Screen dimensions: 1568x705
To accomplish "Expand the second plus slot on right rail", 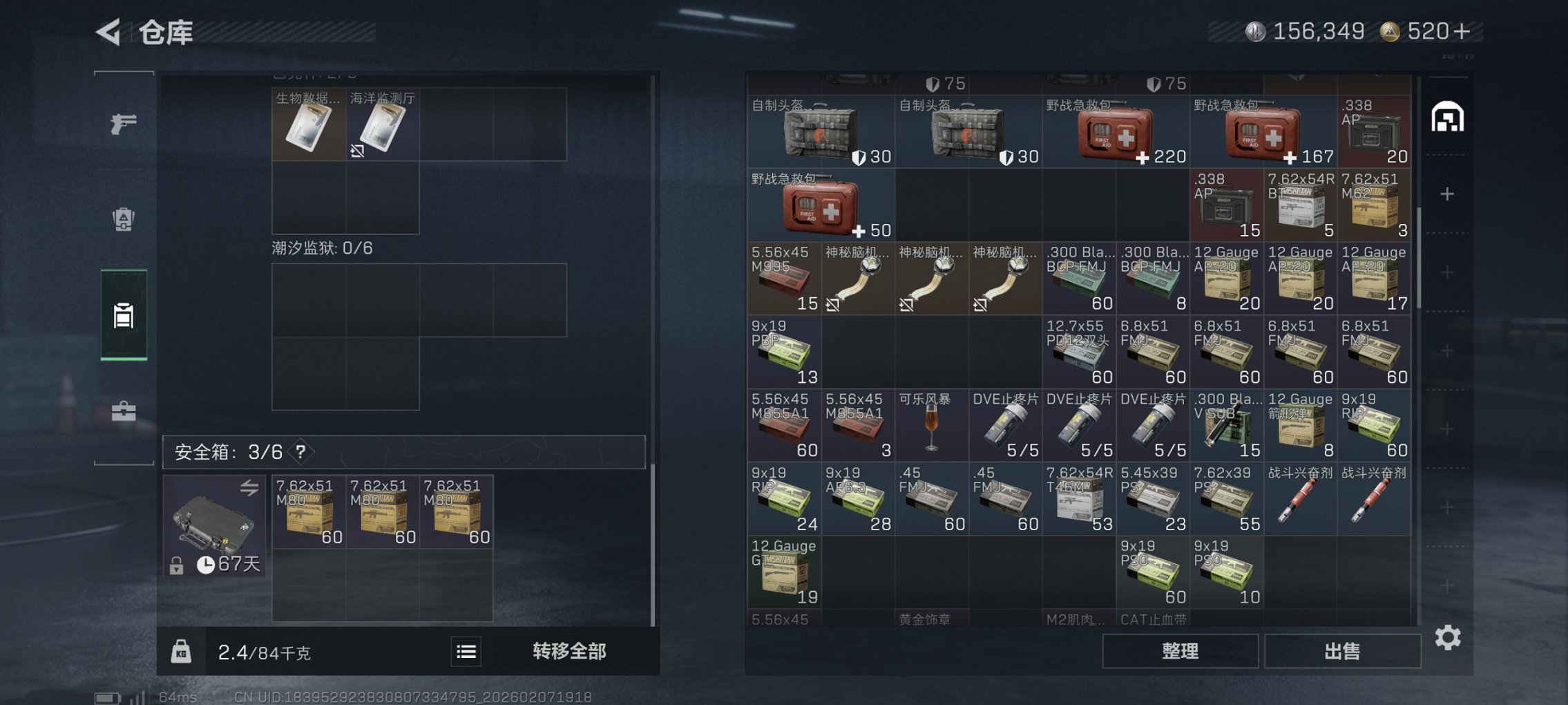I will coord(1446,273).
